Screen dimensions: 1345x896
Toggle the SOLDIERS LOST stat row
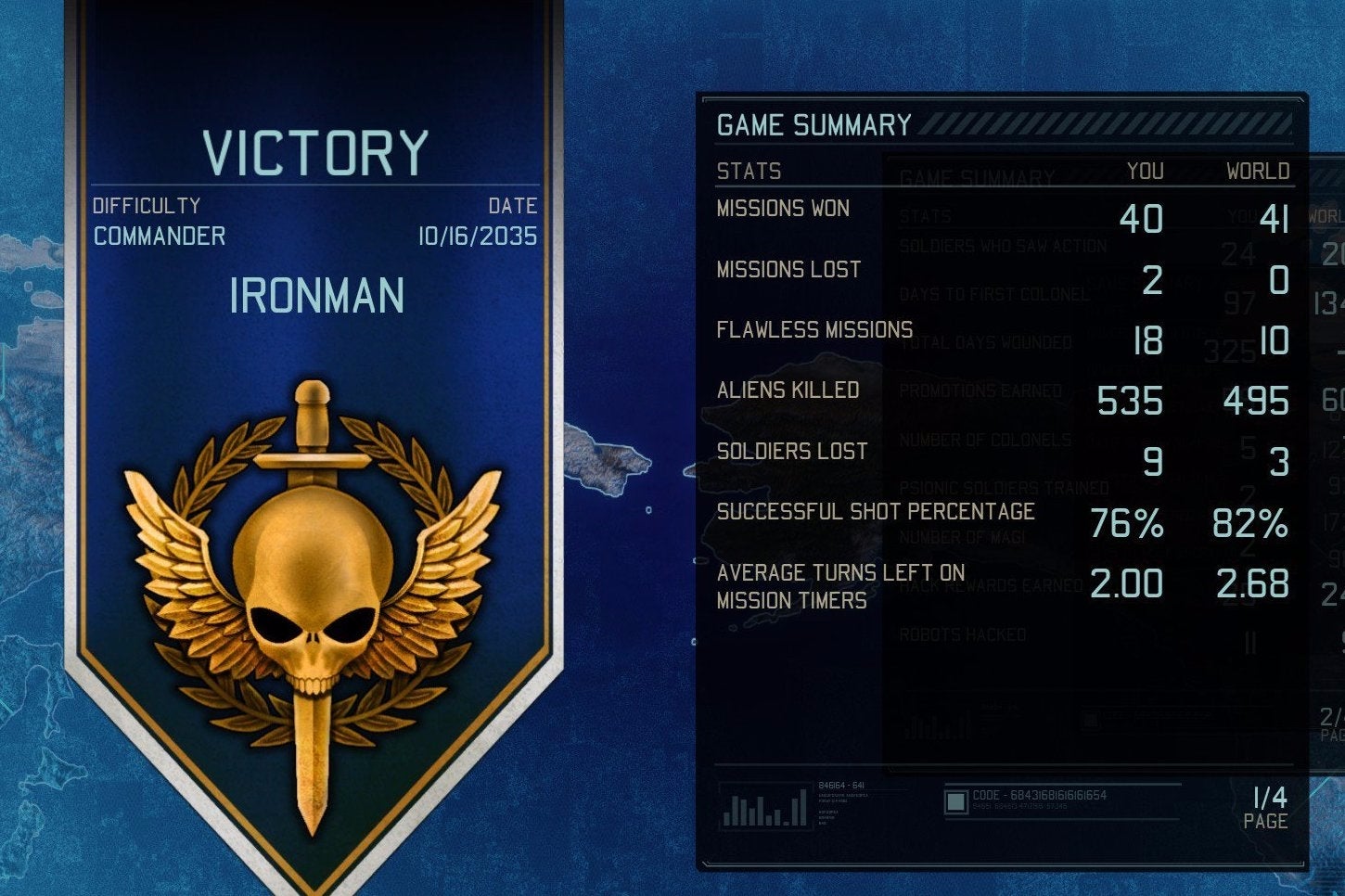pyautogui.click(x=791, y=451)
